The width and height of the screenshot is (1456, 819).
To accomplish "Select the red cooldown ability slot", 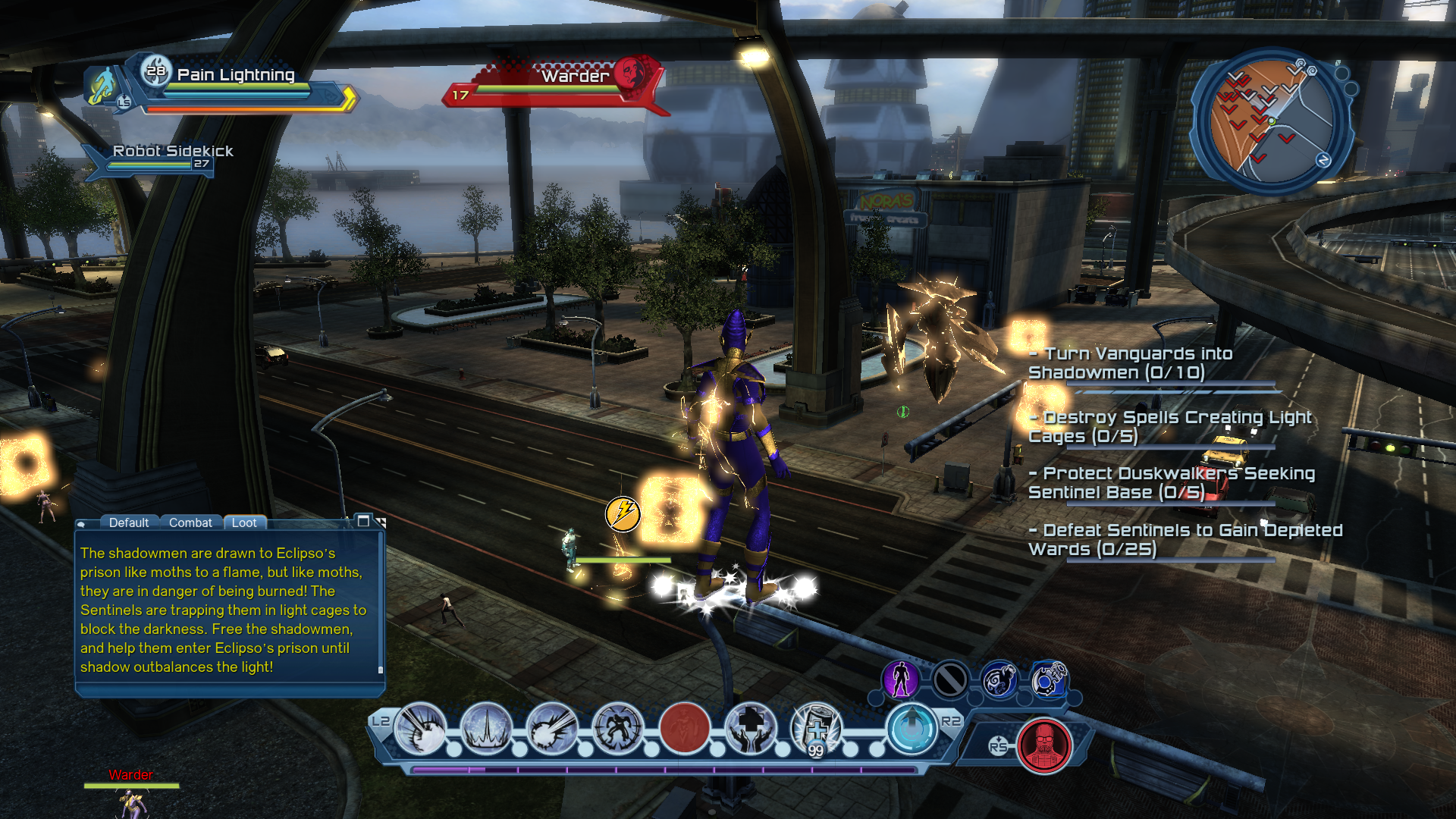I will pyautogui.click(x=684, y=728).
